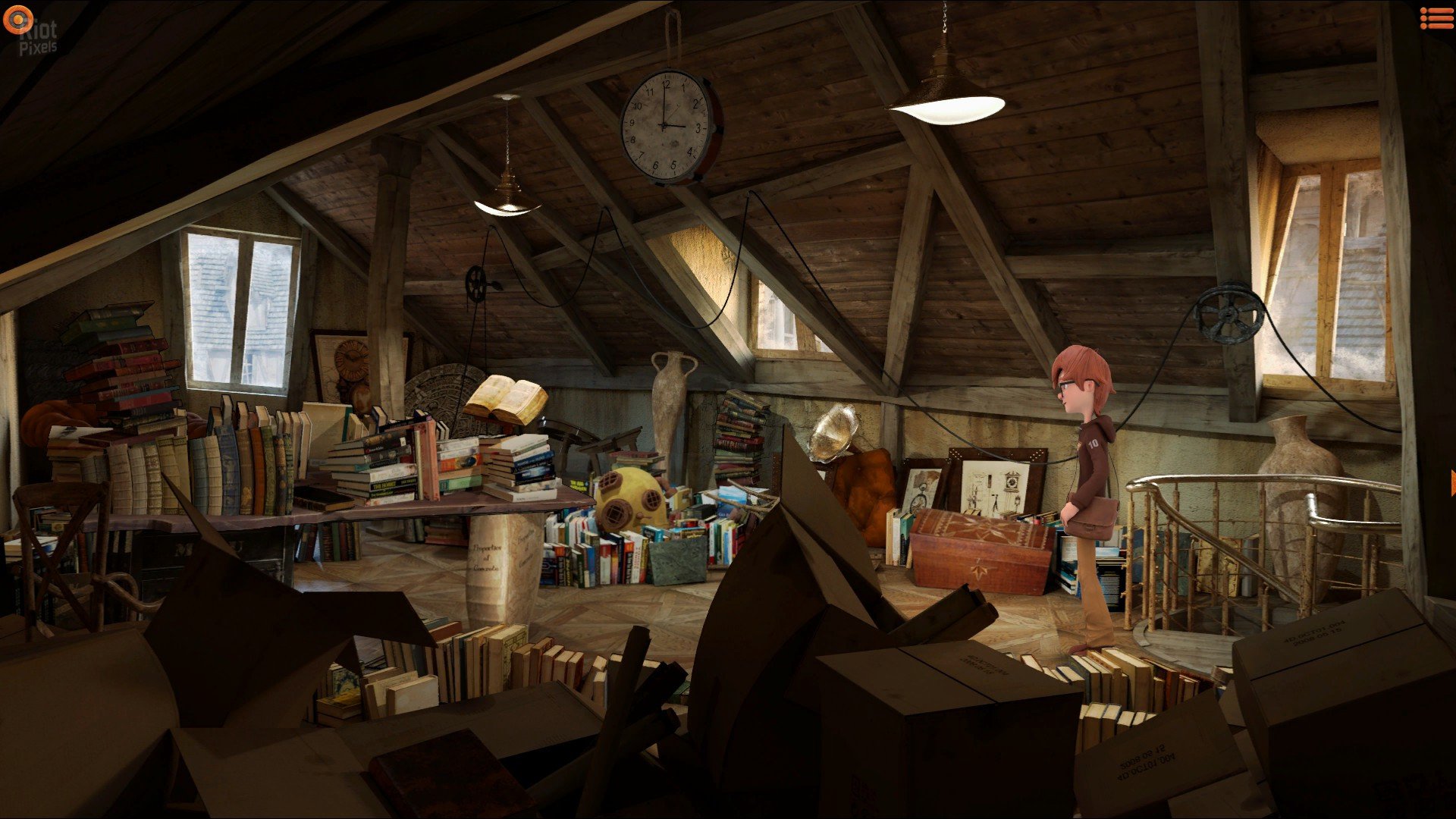Click the orange concentric-circle icon

17,20
